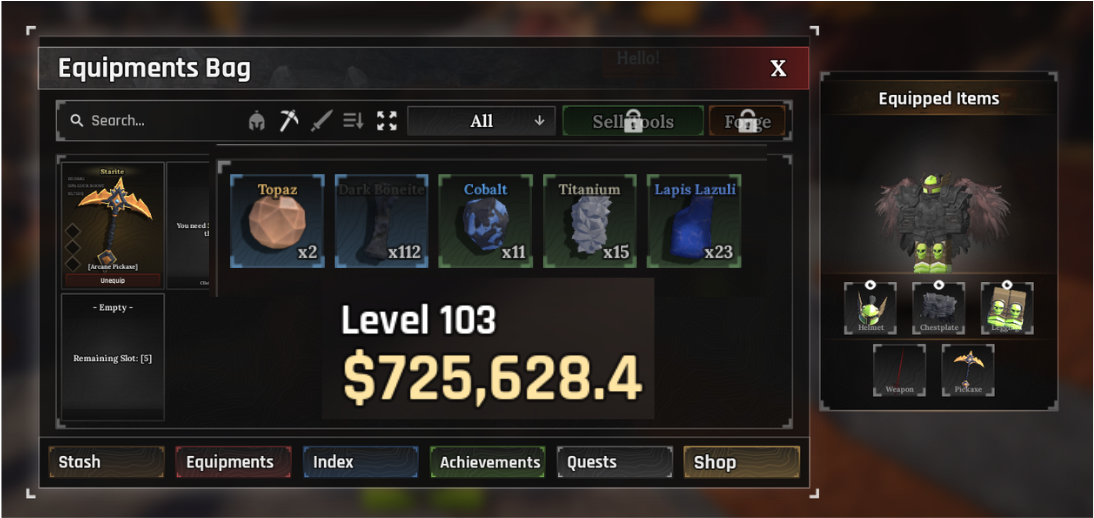The image size is (1094, 518).
Task: Click the locked Forge button
Action: point(747,121)
